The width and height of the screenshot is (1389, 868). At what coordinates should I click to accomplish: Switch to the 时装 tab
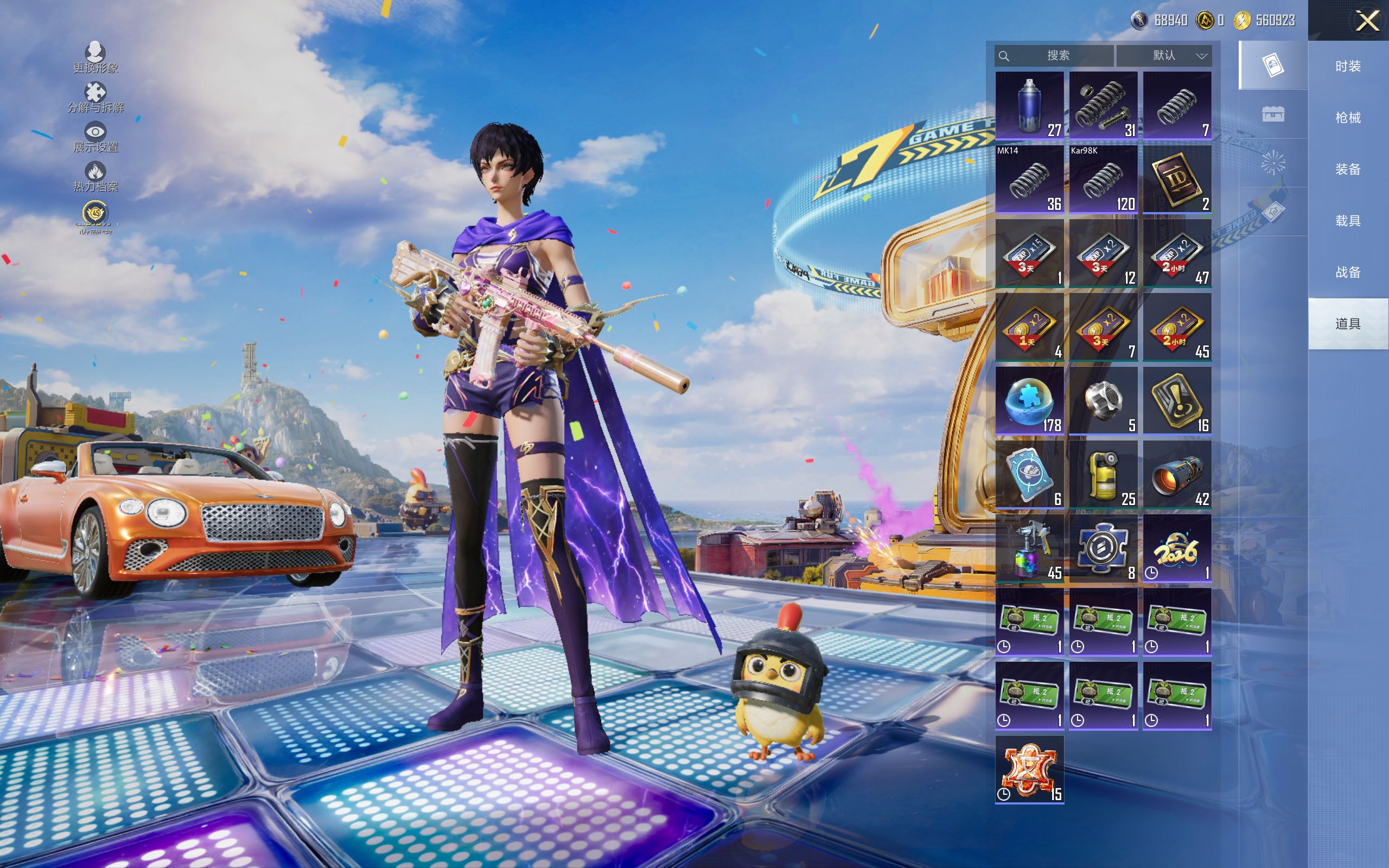[1348, 66]
